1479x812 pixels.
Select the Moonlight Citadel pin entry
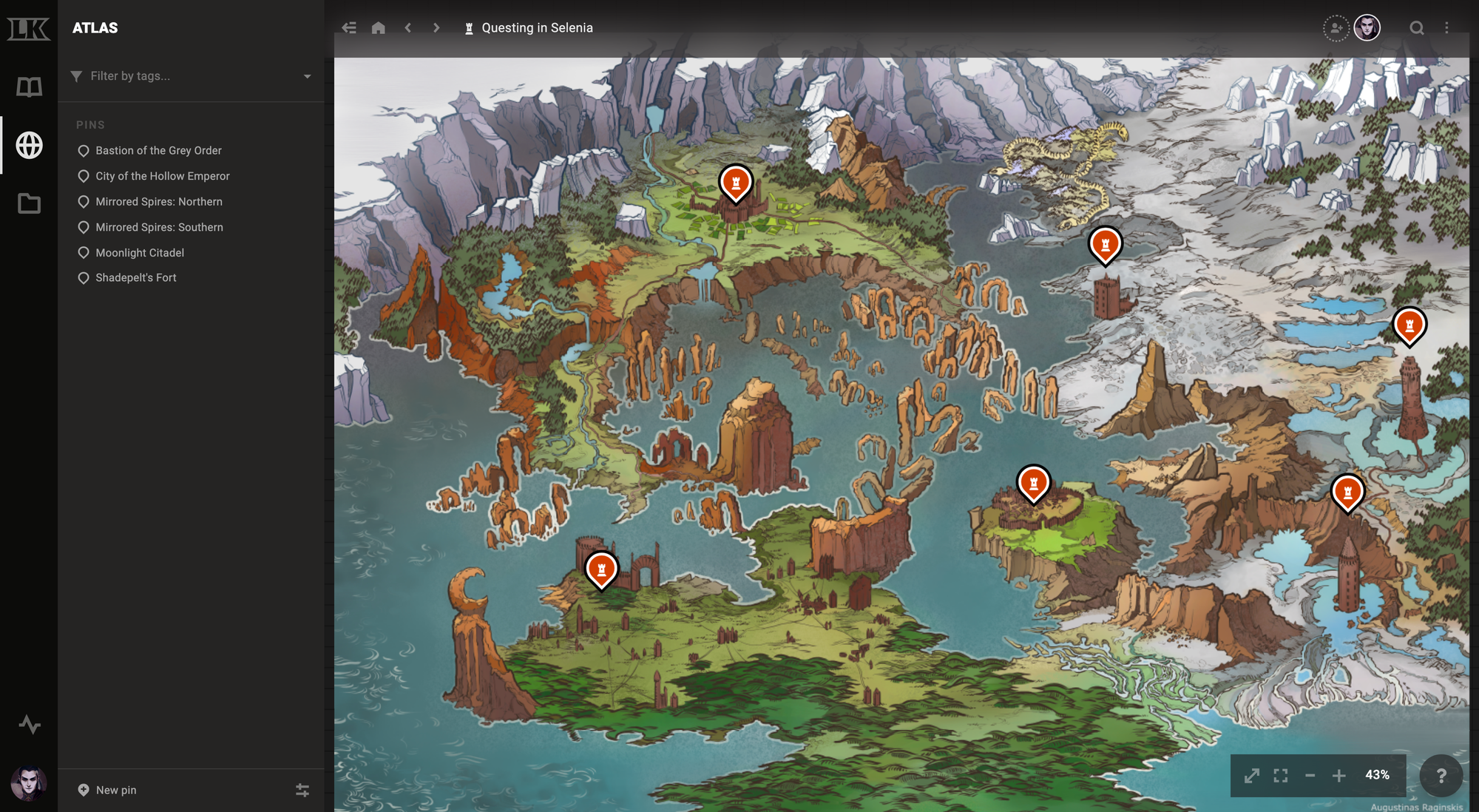[140, 252]
